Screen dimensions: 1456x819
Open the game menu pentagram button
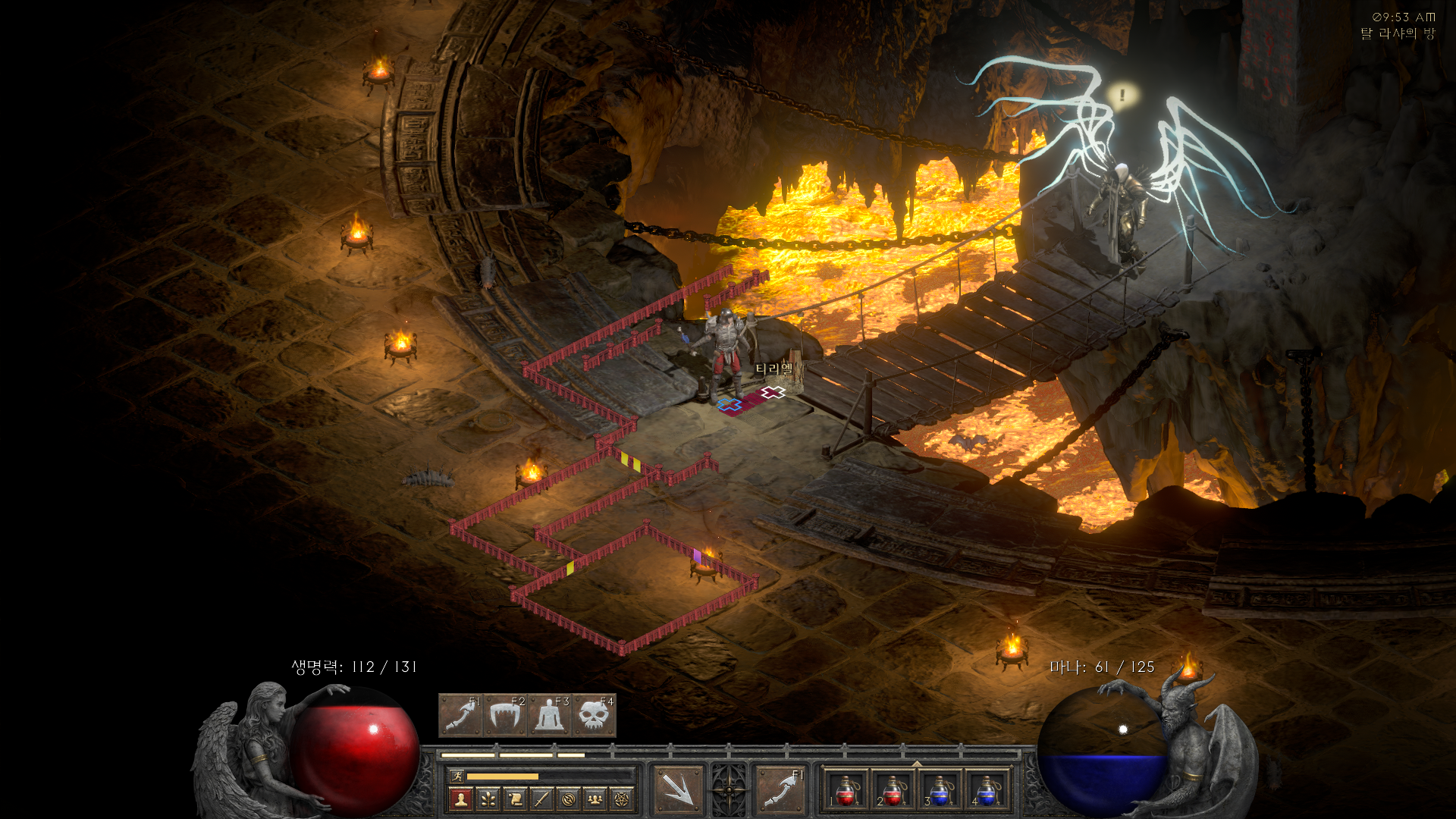point(623,799)
